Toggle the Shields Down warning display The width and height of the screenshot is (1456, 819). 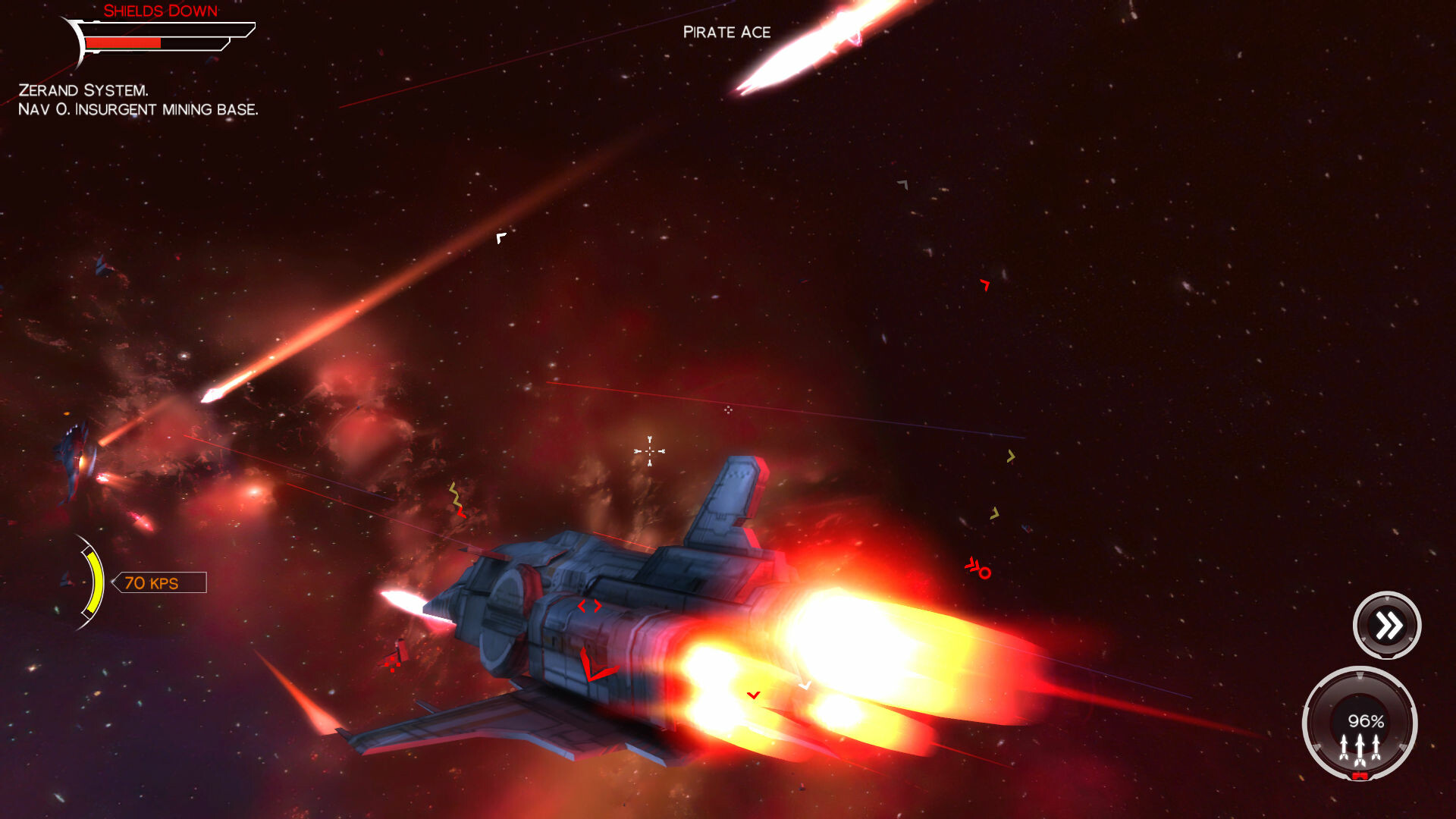(x=161, y=11)
